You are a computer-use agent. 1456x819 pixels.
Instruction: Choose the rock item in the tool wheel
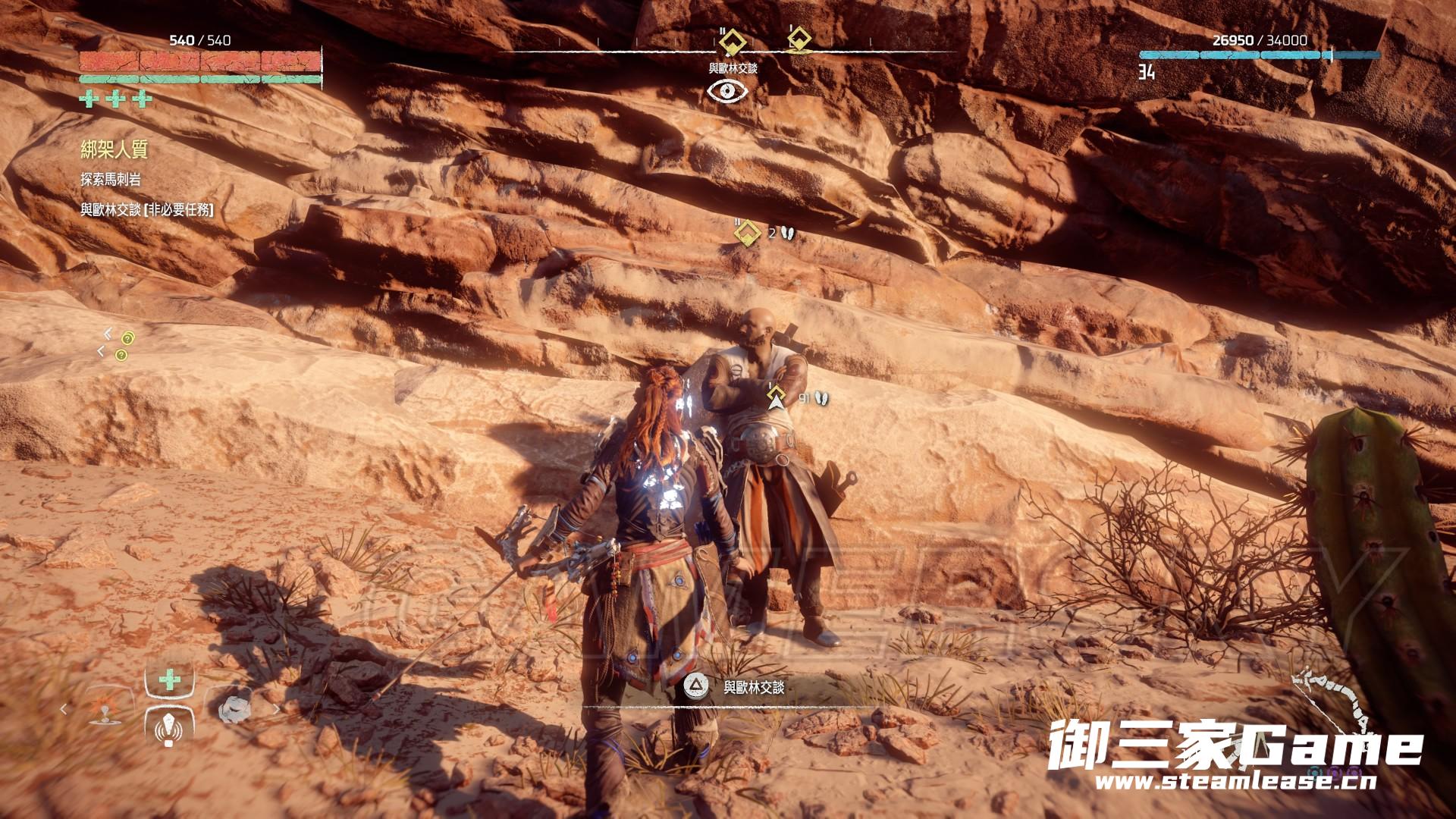coord(233,708)
